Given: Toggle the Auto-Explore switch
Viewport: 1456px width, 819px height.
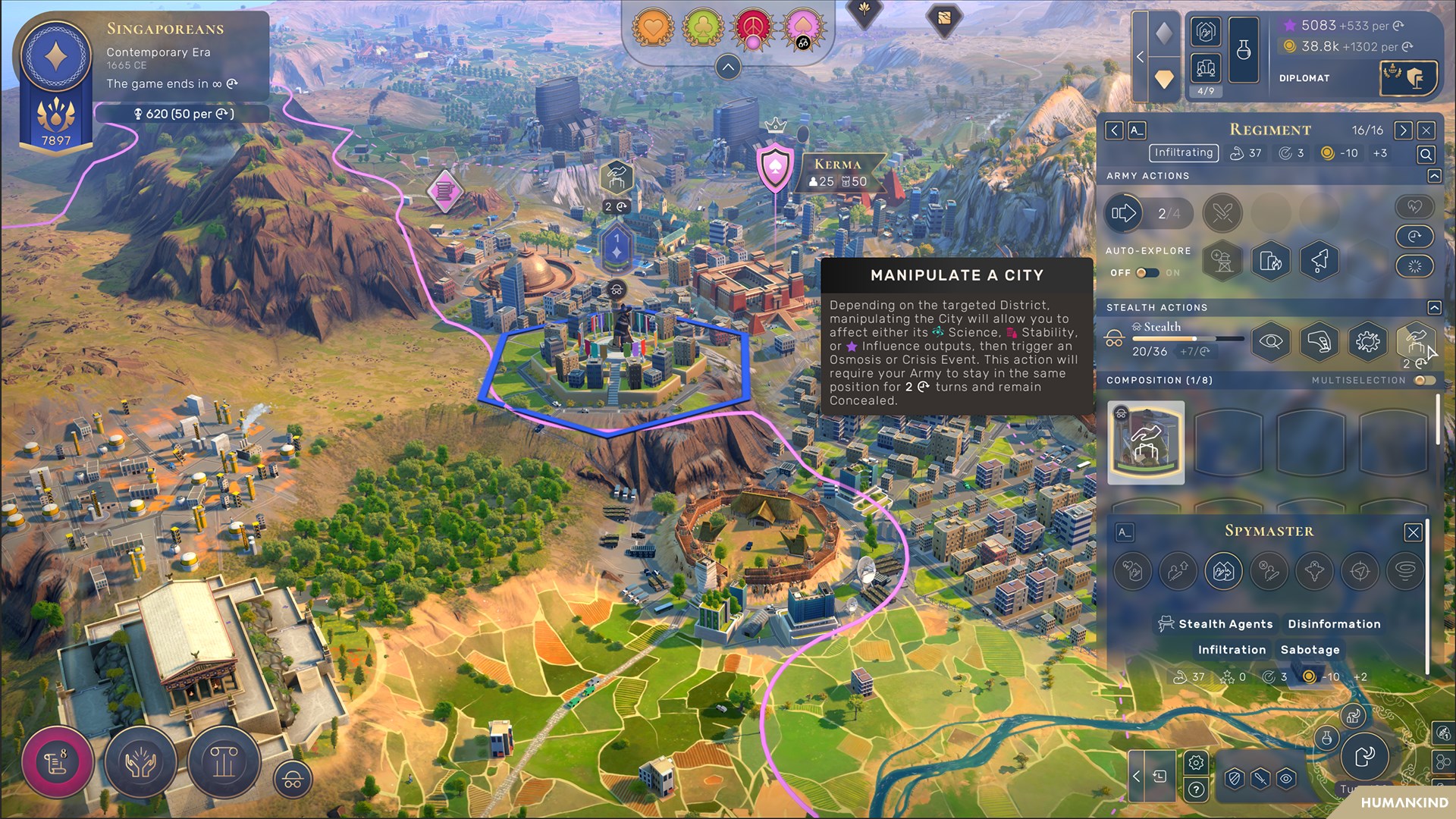Looking at the screenshot, I should tap(1147, 273).
